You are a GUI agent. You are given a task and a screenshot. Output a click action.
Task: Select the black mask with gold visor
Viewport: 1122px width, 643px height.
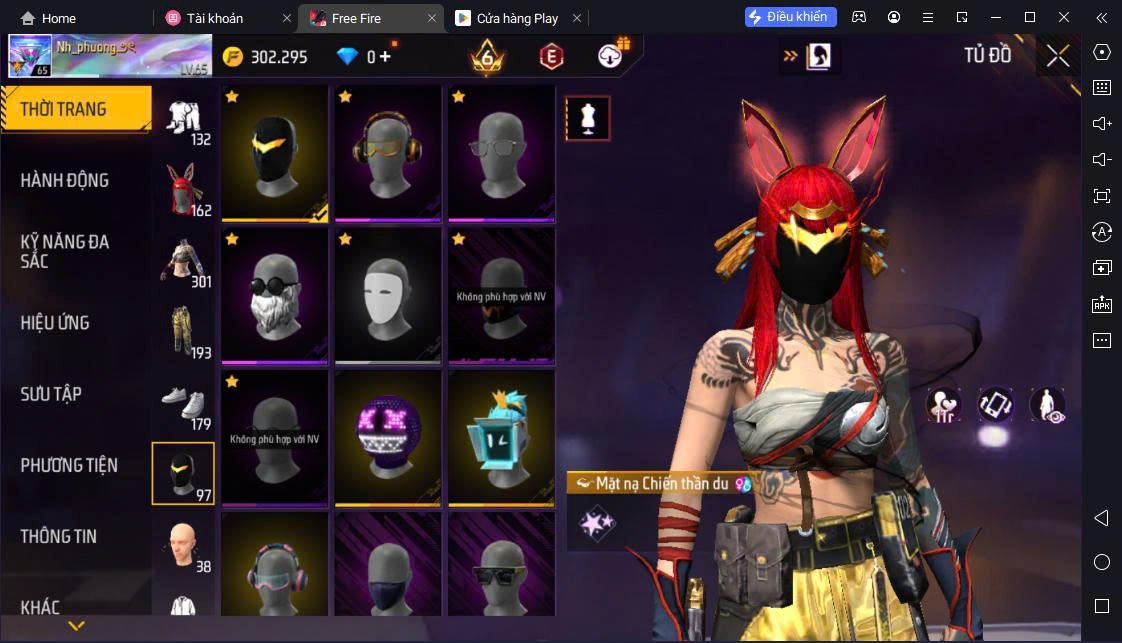pyautogui.click(x=275, y=152)
